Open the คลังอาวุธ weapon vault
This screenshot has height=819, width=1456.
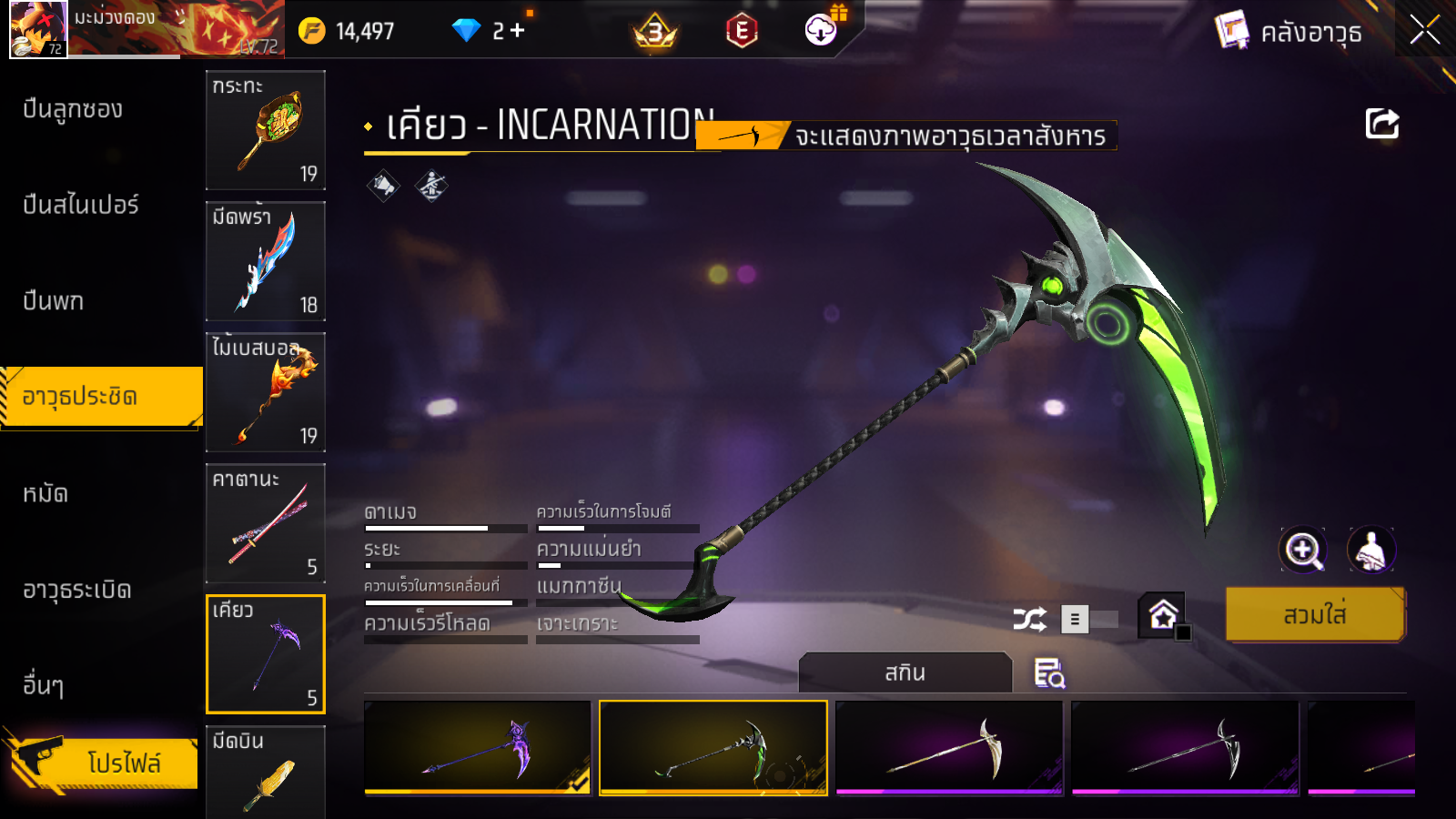(x=1290, y=33)
